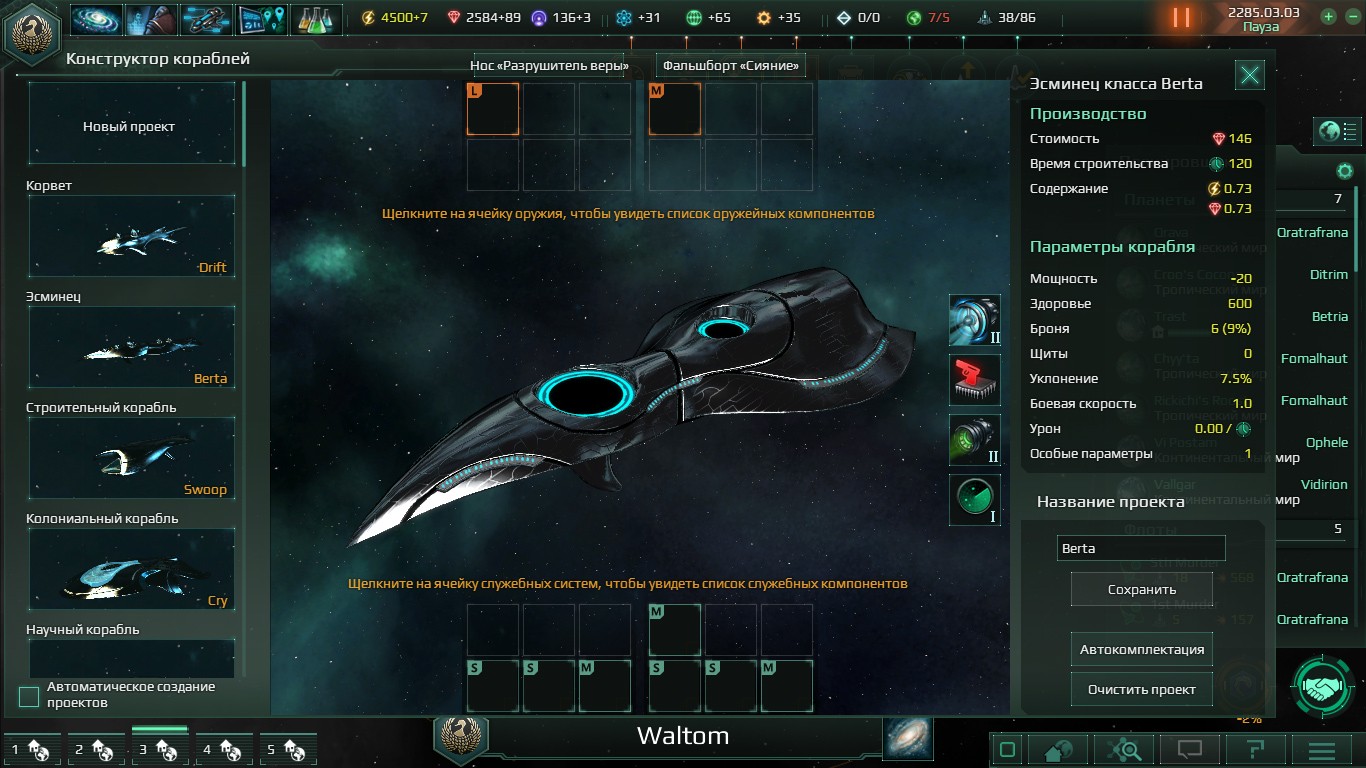The image size is (1366, 768).
Task: Choose the Berta destroyer design
Action: point(131,348)
